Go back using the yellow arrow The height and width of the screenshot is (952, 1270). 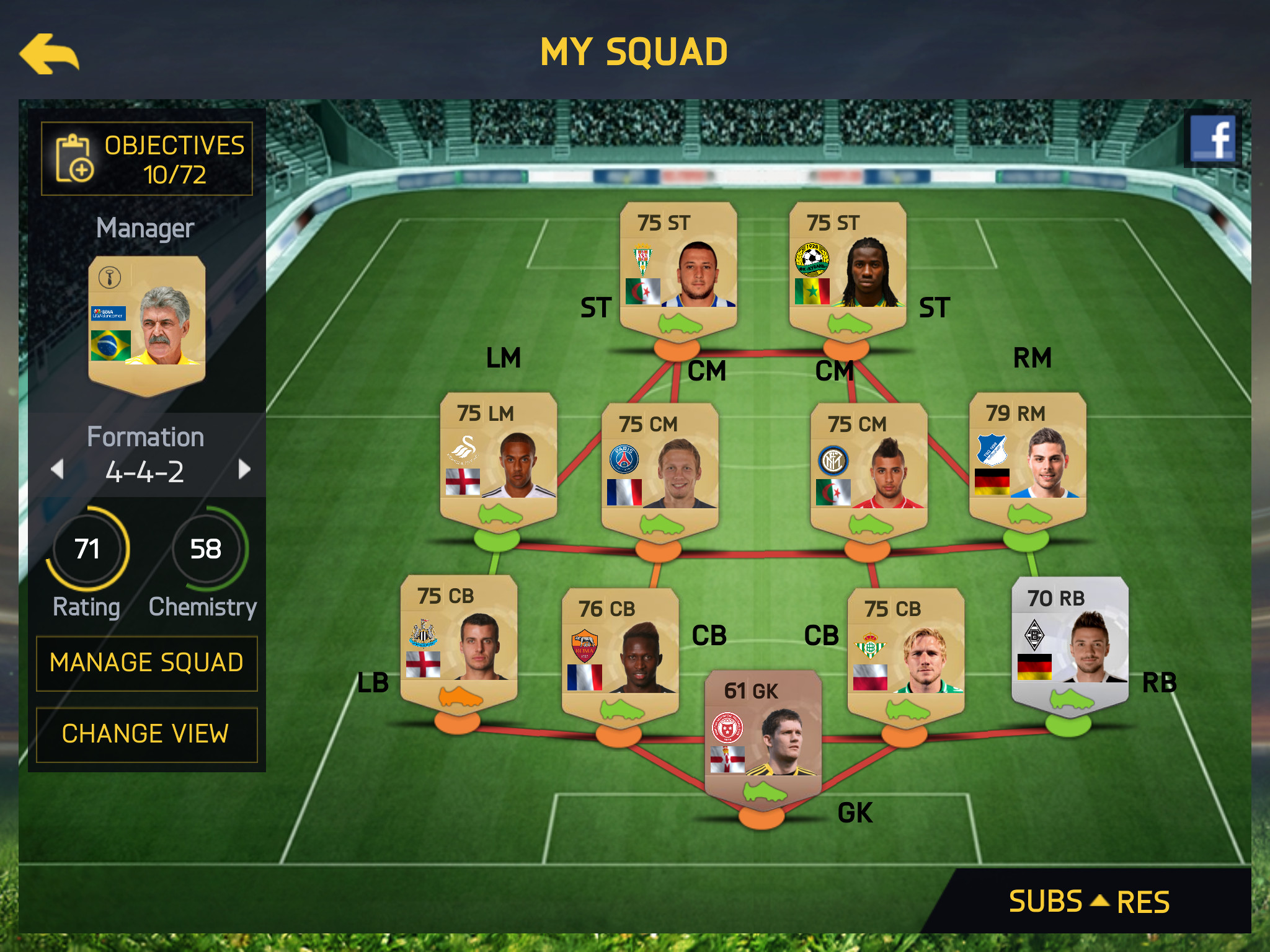point(50,55)
